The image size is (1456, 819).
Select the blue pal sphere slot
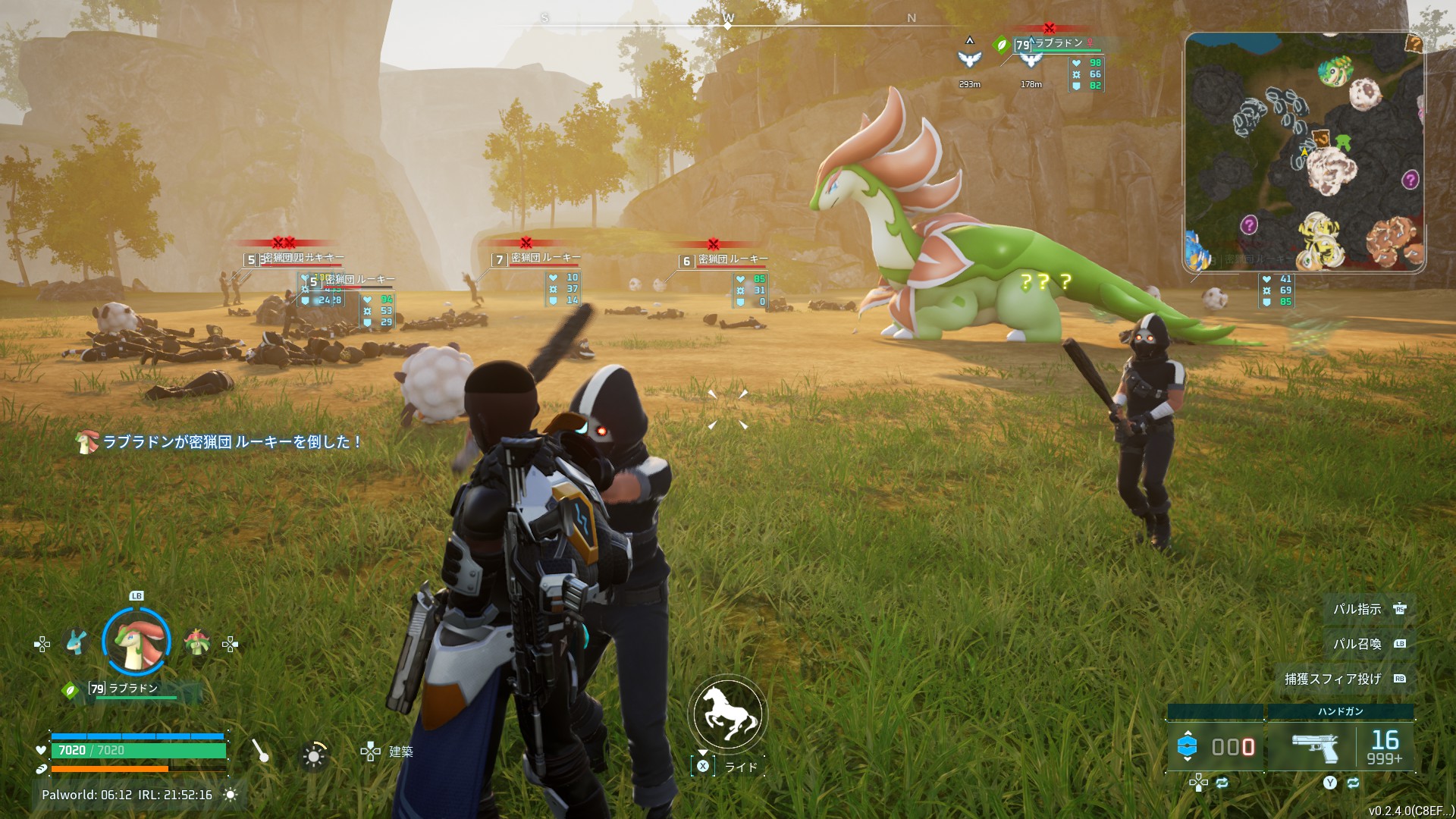tap(1214, 746)
